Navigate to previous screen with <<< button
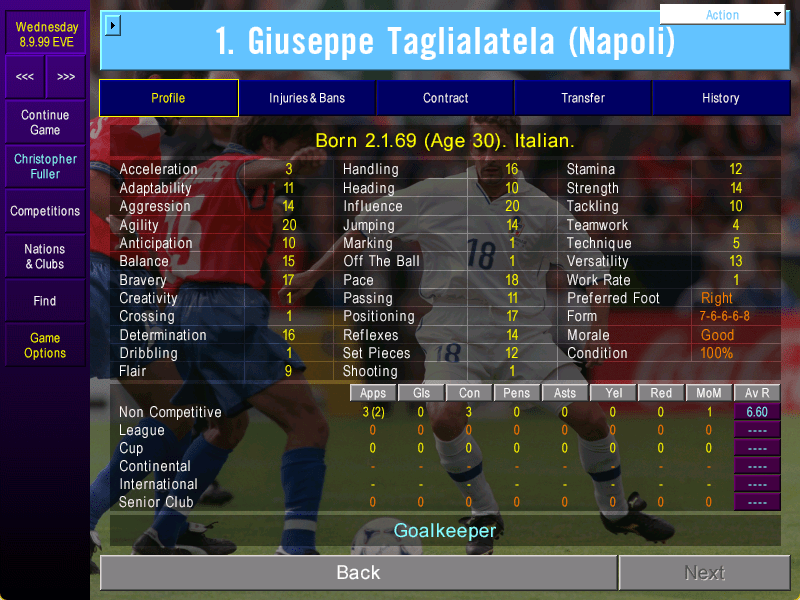Screen dimensions: 800x600 pos(25,77)
